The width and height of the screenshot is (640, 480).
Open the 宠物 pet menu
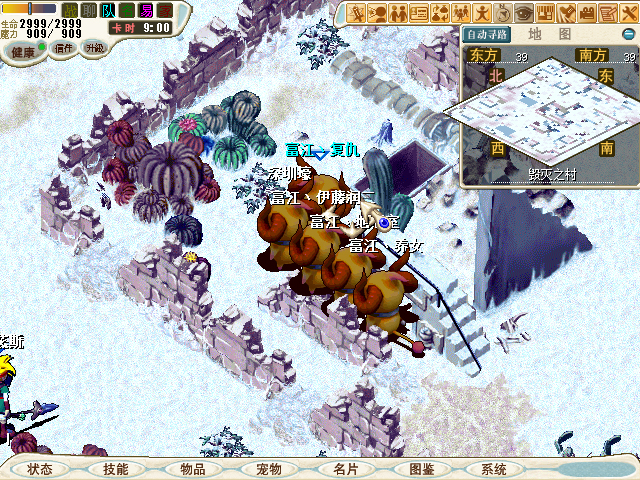point(268,469)
